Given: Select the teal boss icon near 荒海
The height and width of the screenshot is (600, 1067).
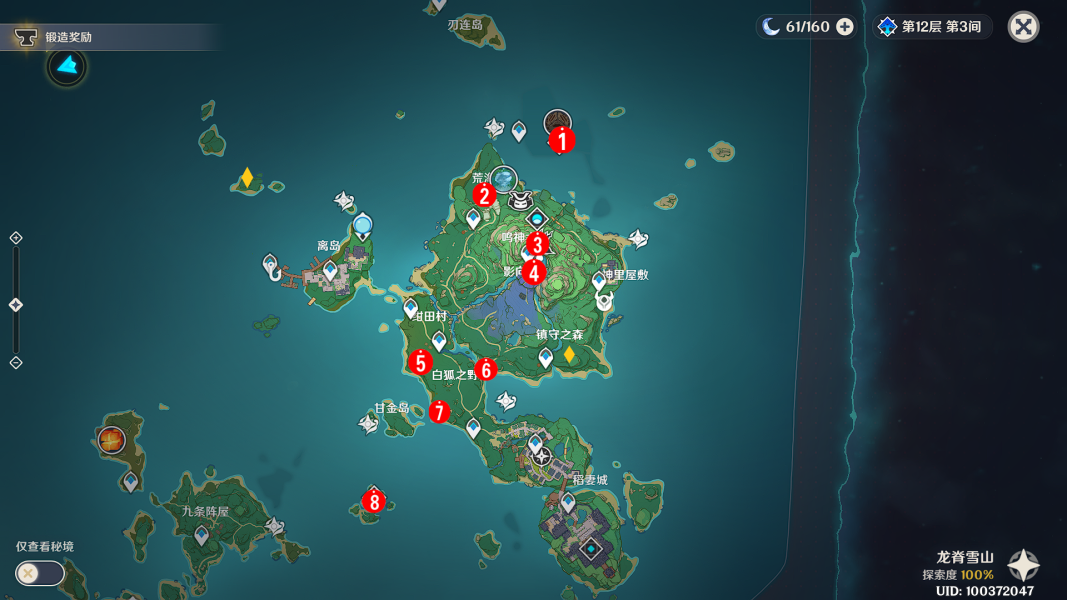Looking at the screenshot, I should pos(505,179).
